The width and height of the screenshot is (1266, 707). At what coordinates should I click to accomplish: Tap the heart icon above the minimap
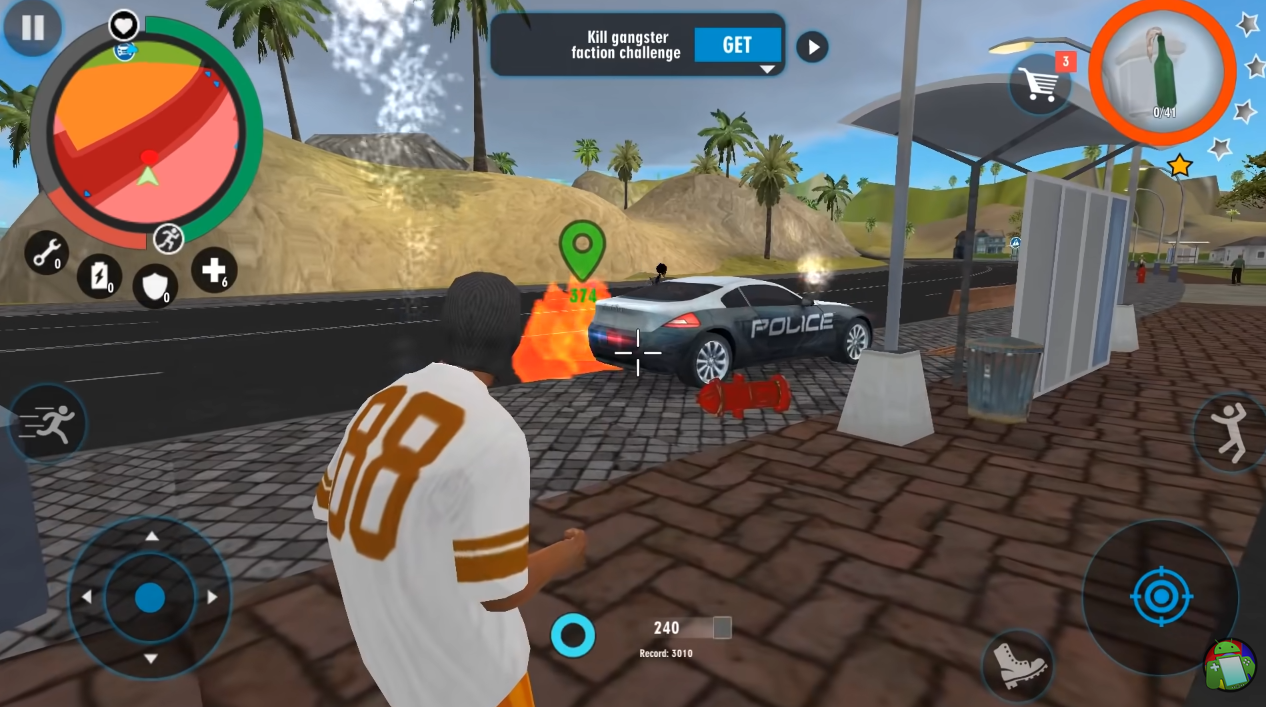[x=124, y=23]
